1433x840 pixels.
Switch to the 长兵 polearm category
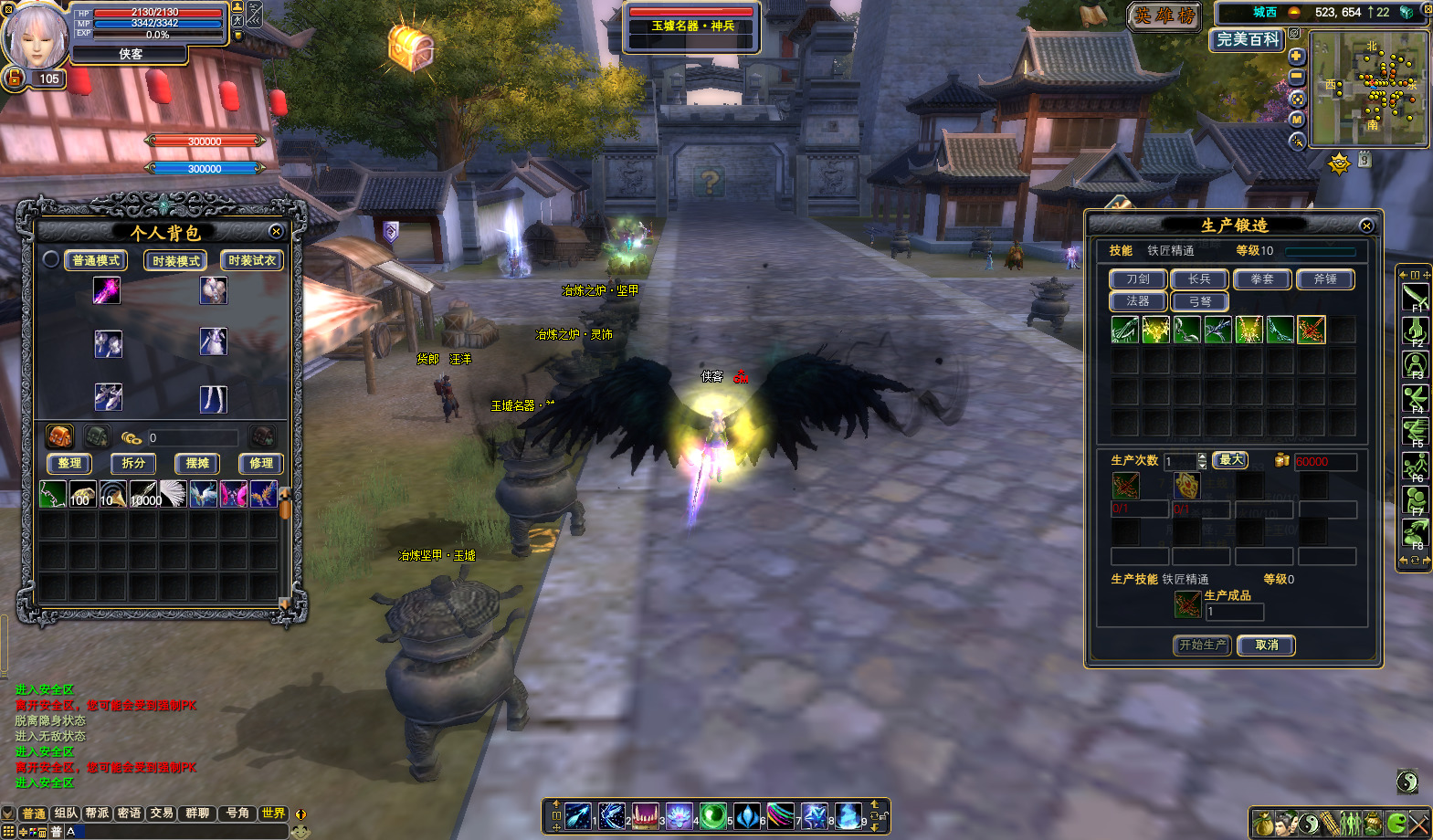click(x=1199, y=279)
